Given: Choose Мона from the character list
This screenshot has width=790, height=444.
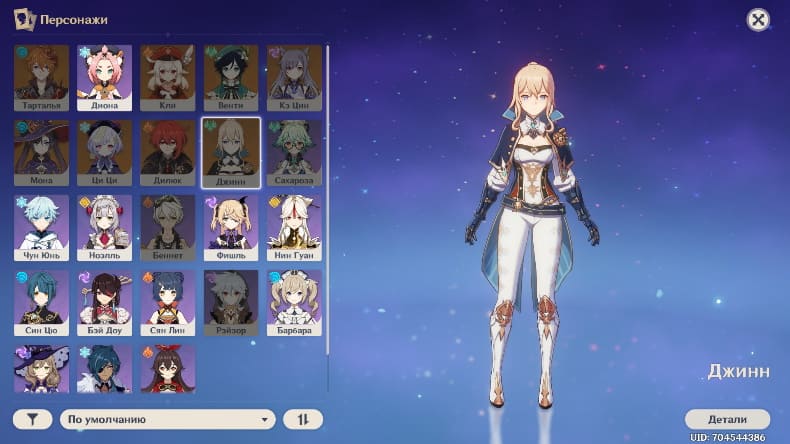Looking at the screenshot, I should coord(42,152).
